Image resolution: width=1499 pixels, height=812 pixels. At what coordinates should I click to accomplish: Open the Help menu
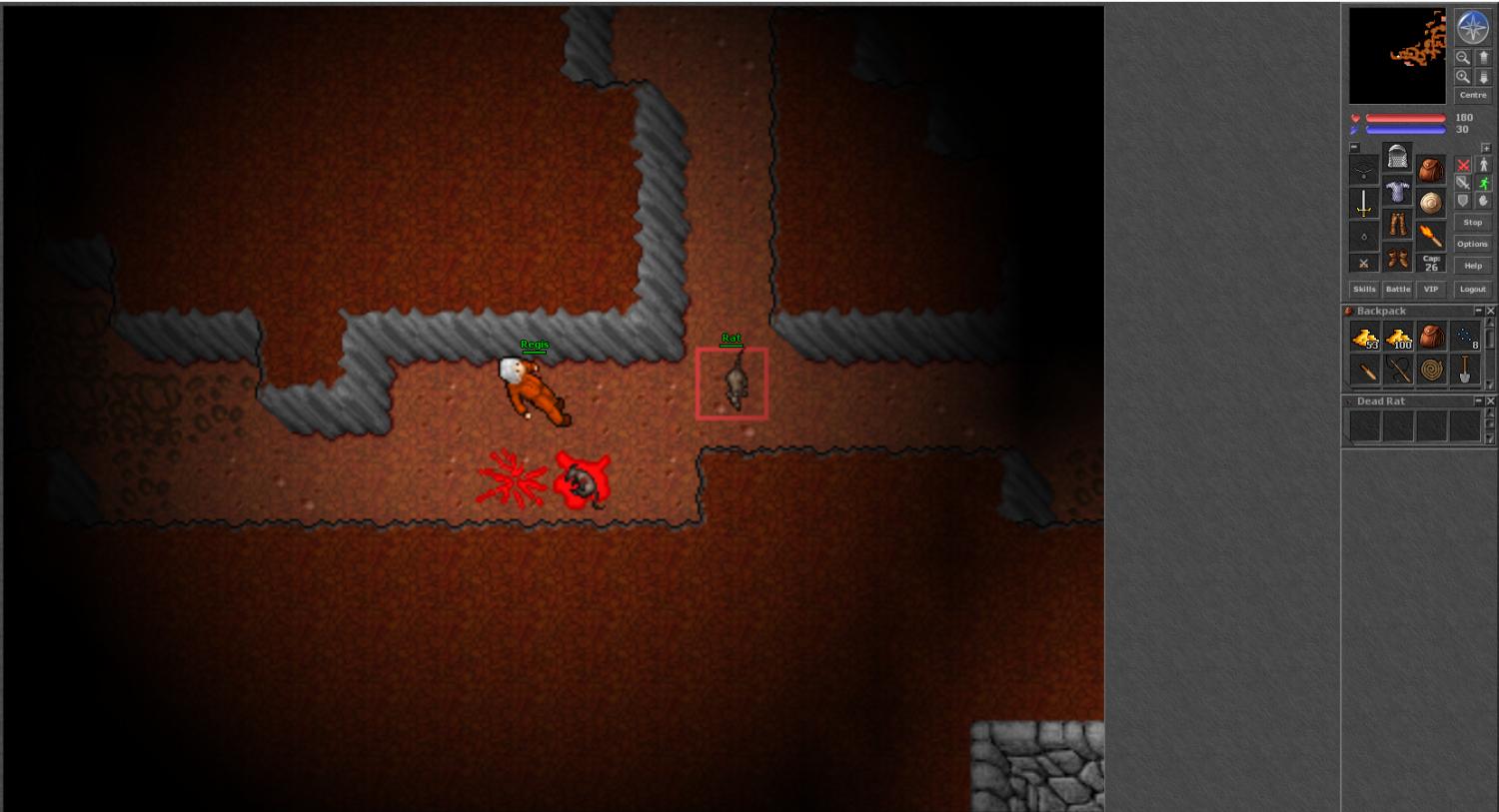(x=1472, y=266)
